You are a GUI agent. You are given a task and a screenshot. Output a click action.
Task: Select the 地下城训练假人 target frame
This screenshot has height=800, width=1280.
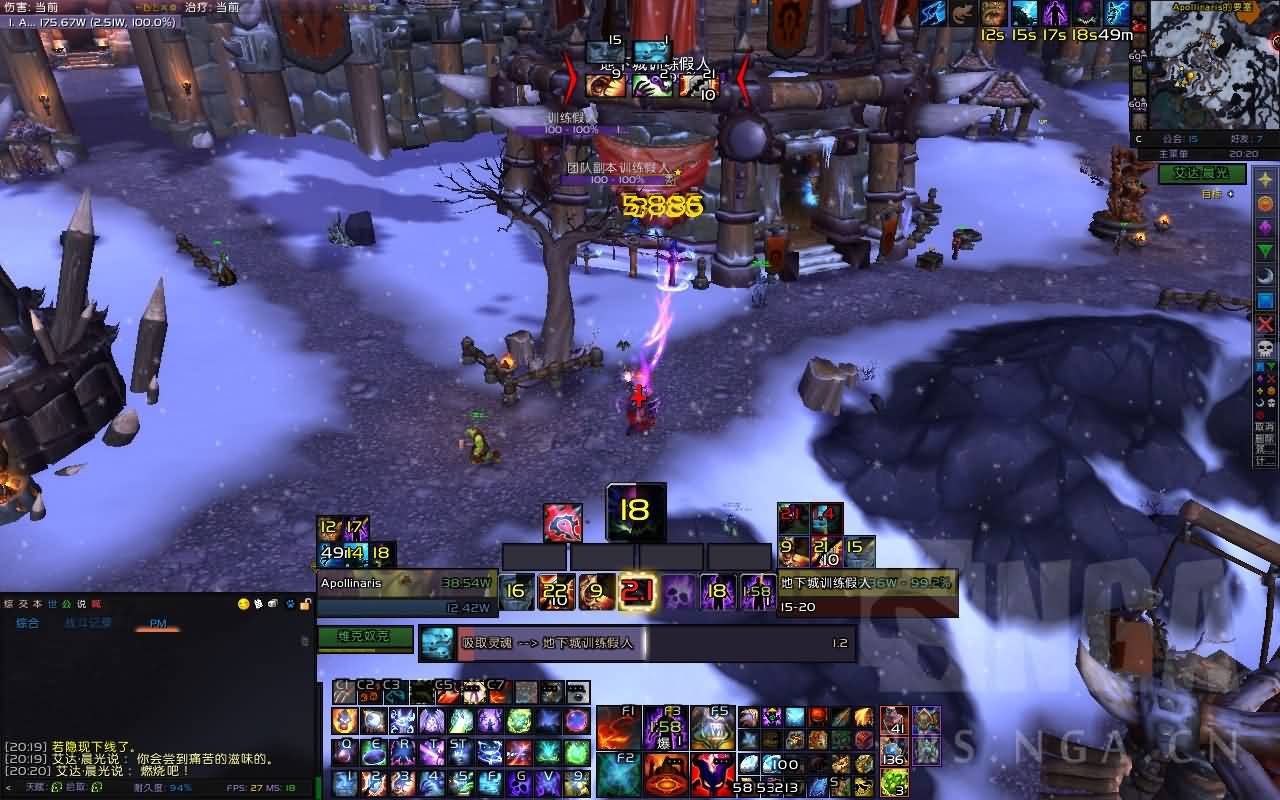(867, 594)
